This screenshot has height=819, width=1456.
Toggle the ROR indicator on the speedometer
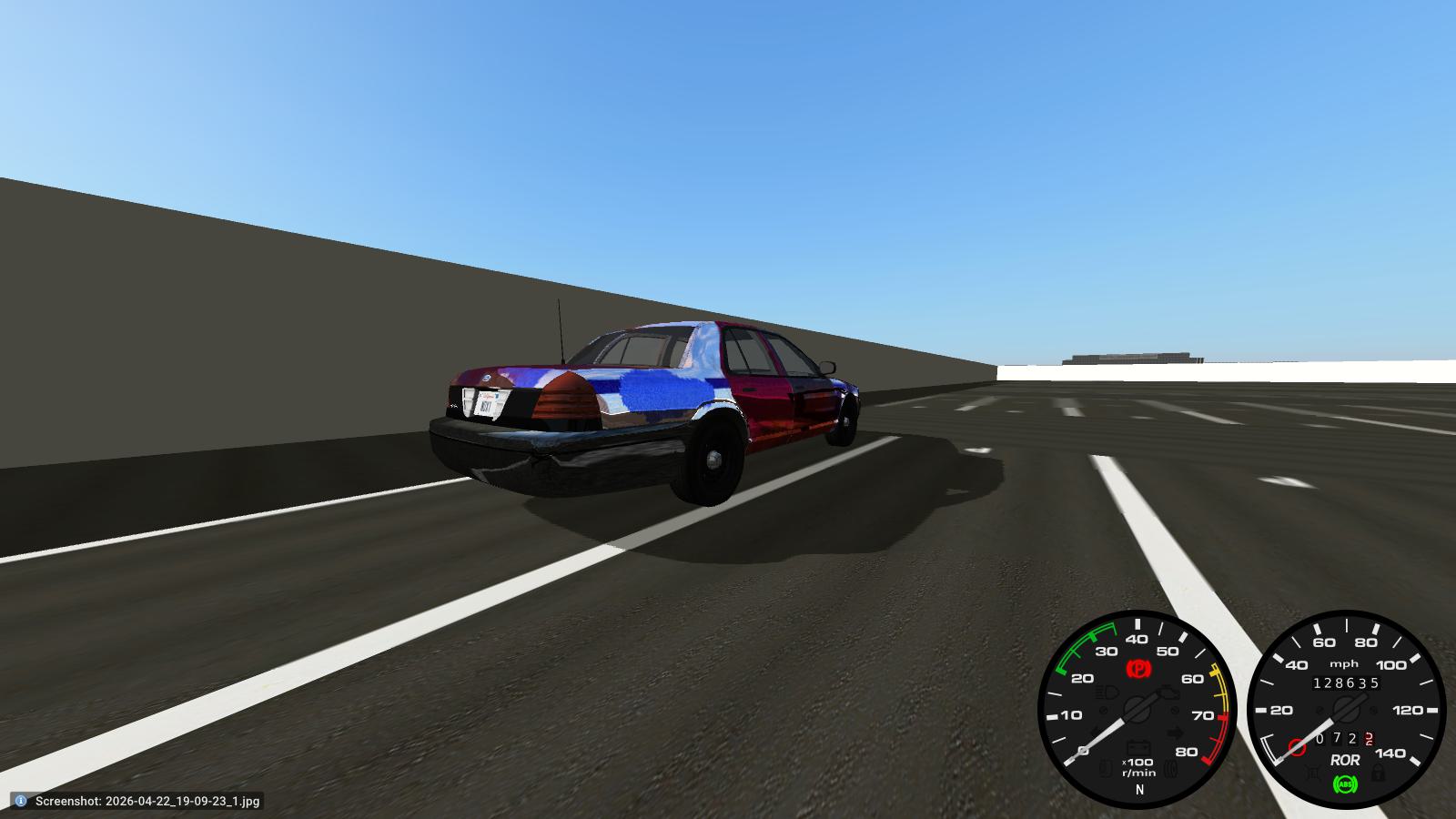coord(1346,760)
